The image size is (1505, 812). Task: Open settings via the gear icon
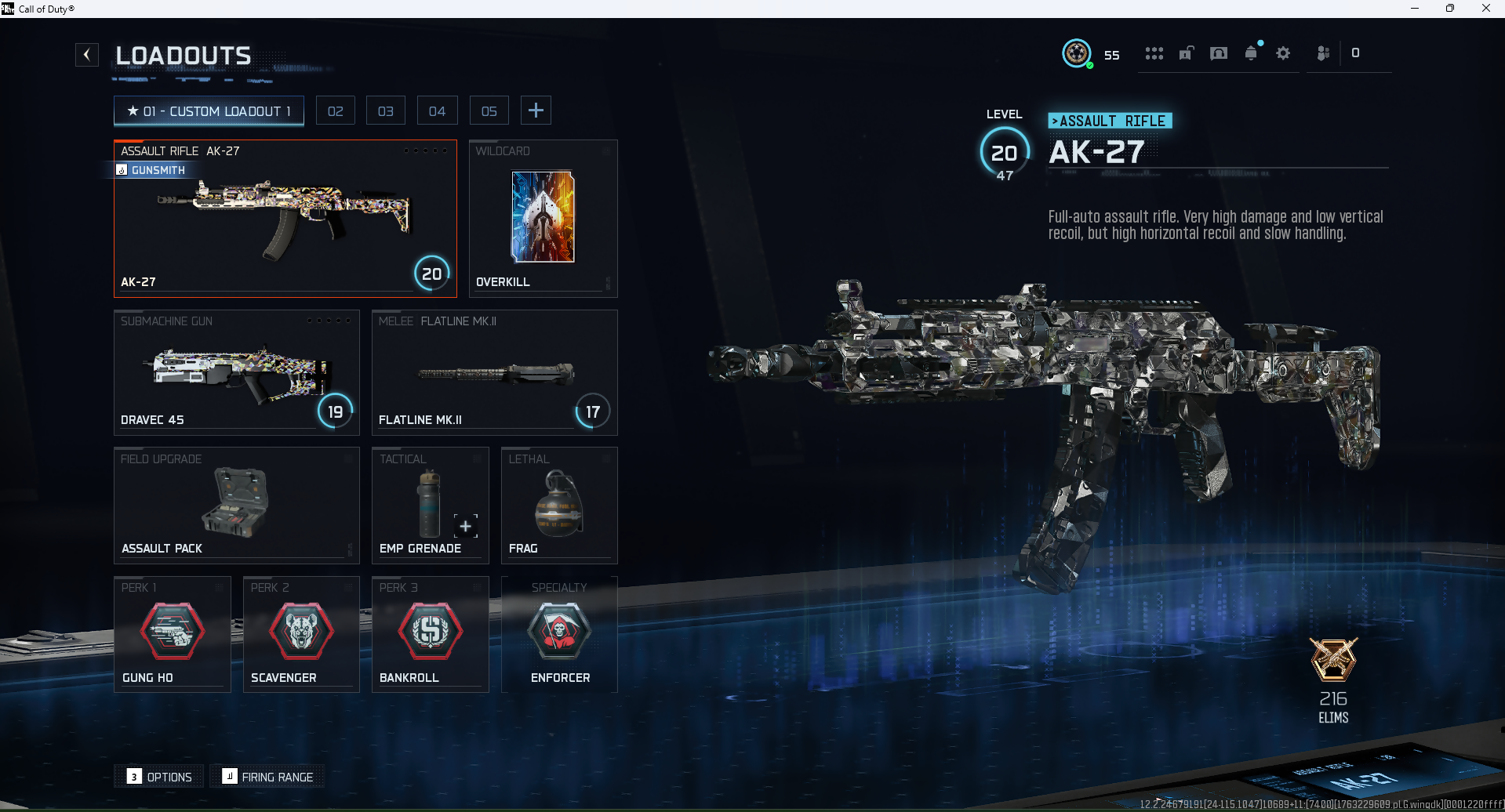coord(1283,53)
